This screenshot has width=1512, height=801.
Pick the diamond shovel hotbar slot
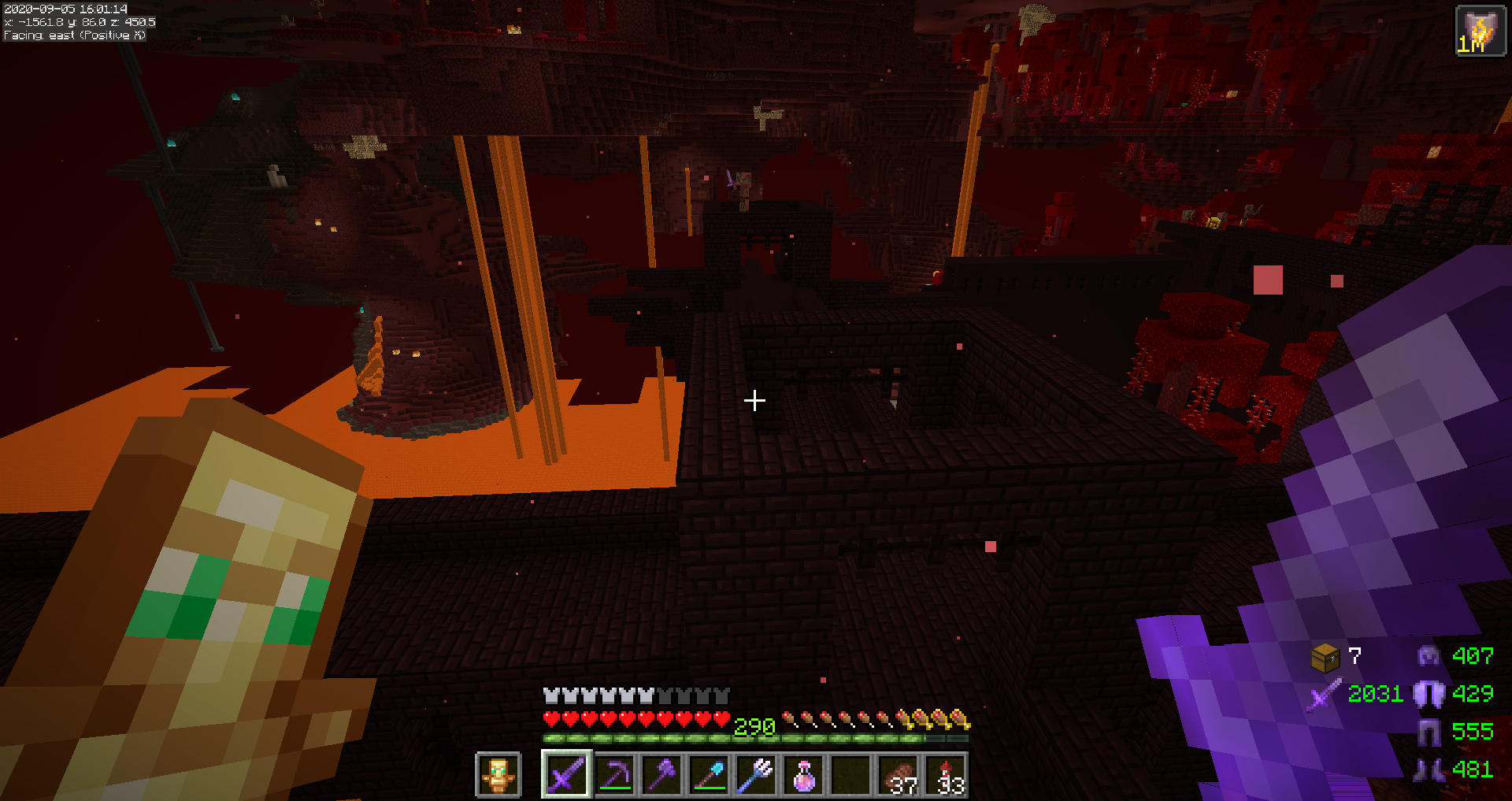709,775
